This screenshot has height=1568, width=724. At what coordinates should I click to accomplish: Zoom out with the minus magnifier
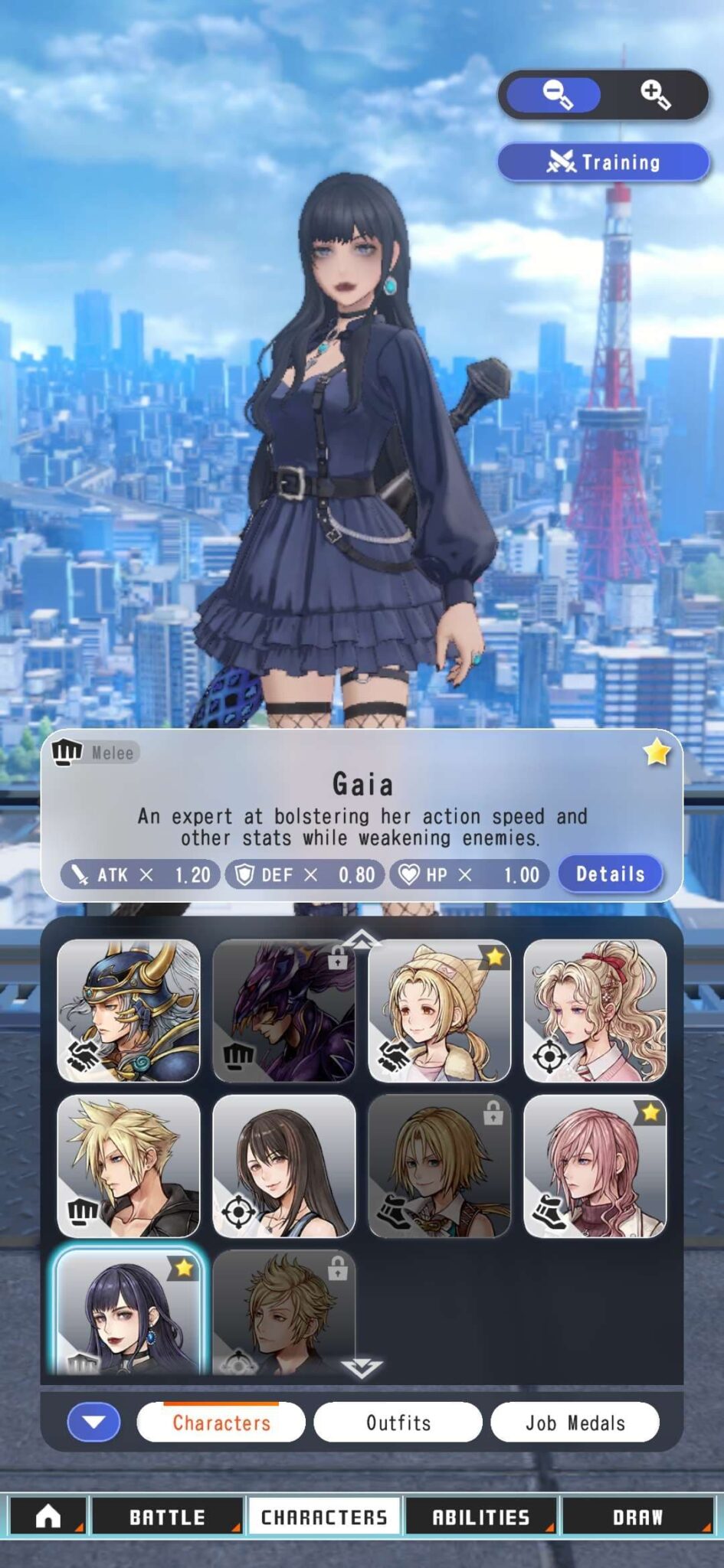coord(555,95)
